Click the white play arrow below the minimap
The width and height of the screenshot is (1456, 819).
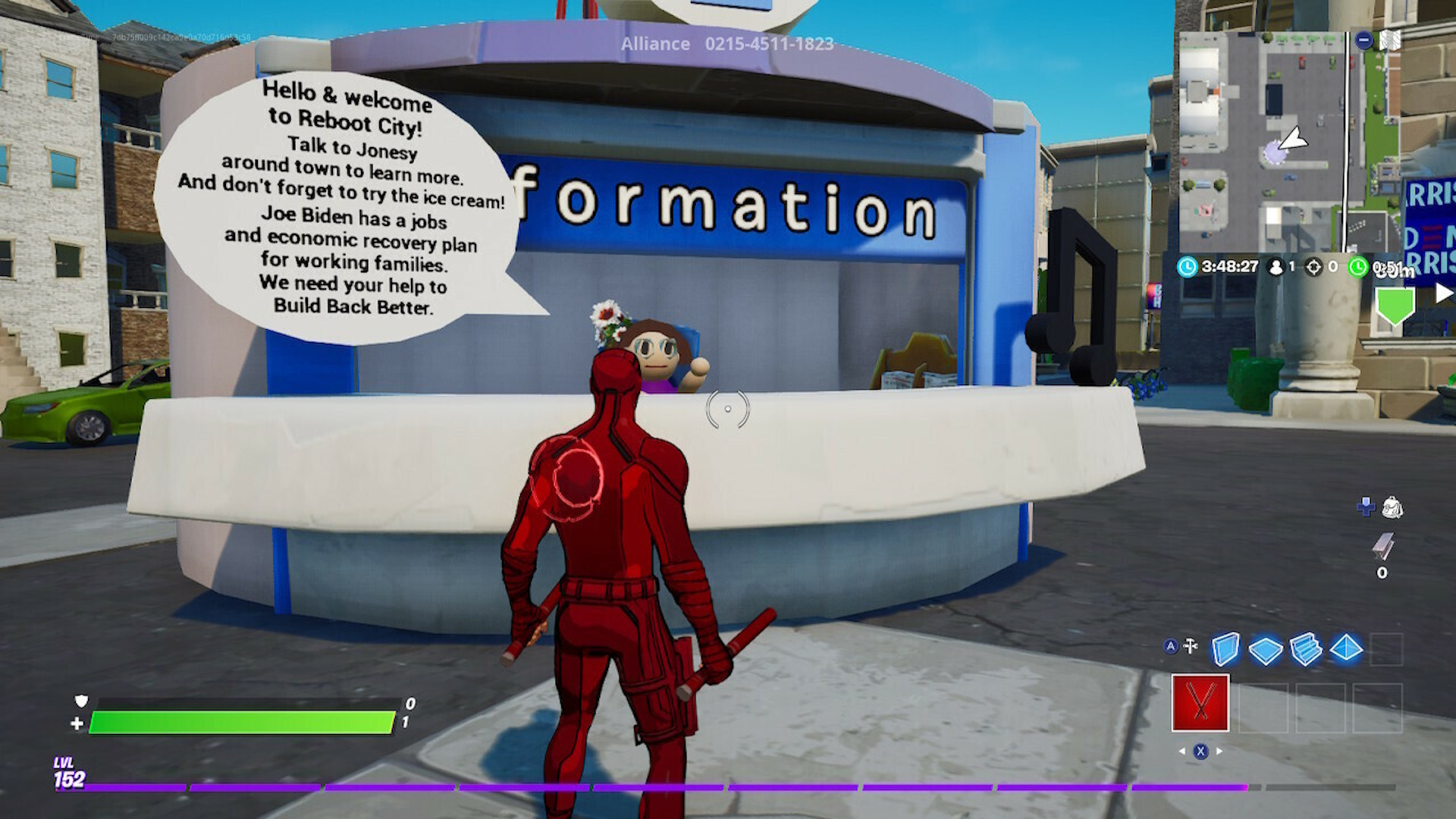1443,293
